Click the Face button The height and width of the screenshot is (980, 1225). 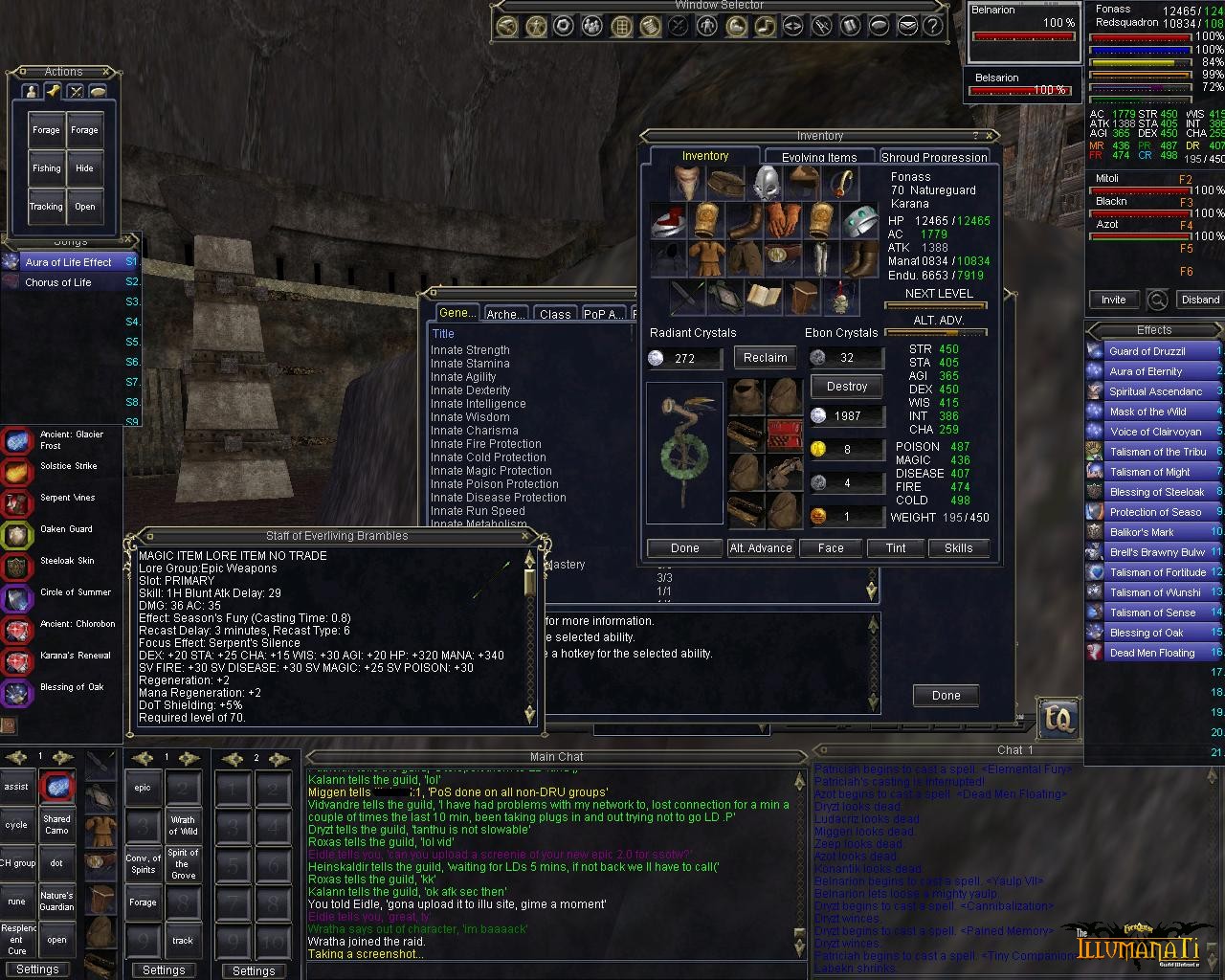(831, 548)
